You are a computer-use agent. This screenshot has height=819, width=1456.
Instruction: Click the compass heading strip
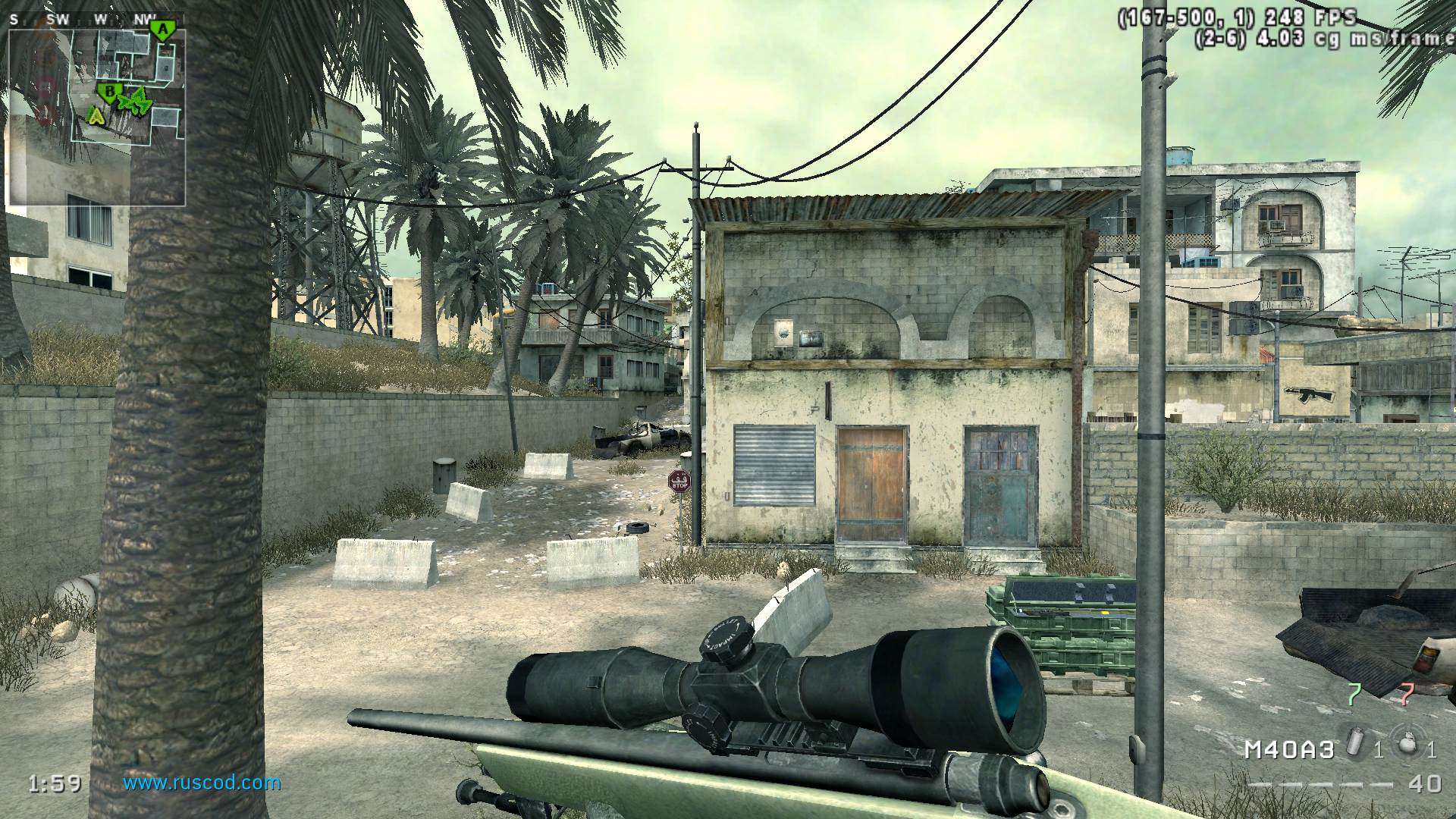point(83,20)
